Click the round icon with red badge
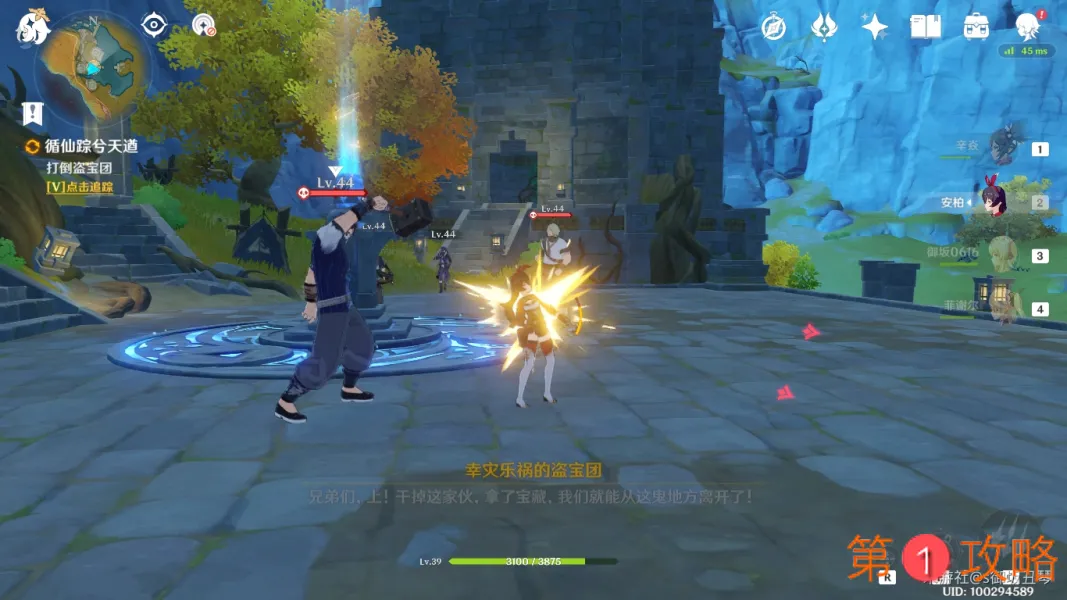Viewport: 1067px width, 600px height. (204, 25)
